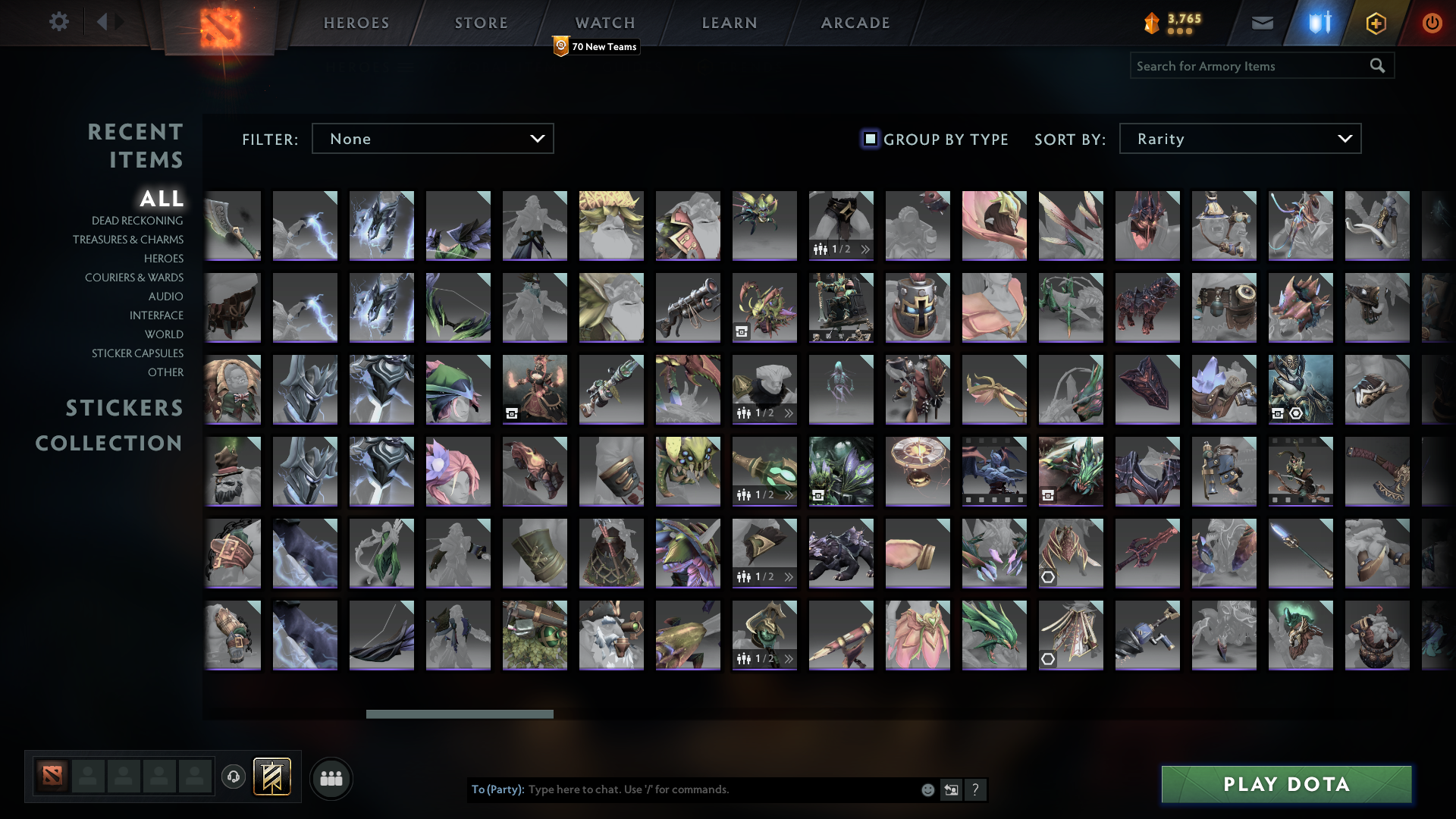
Task: Open Dota Plus via the gold plus icon
Action: pyautogui.click(x=1376, y=22)
